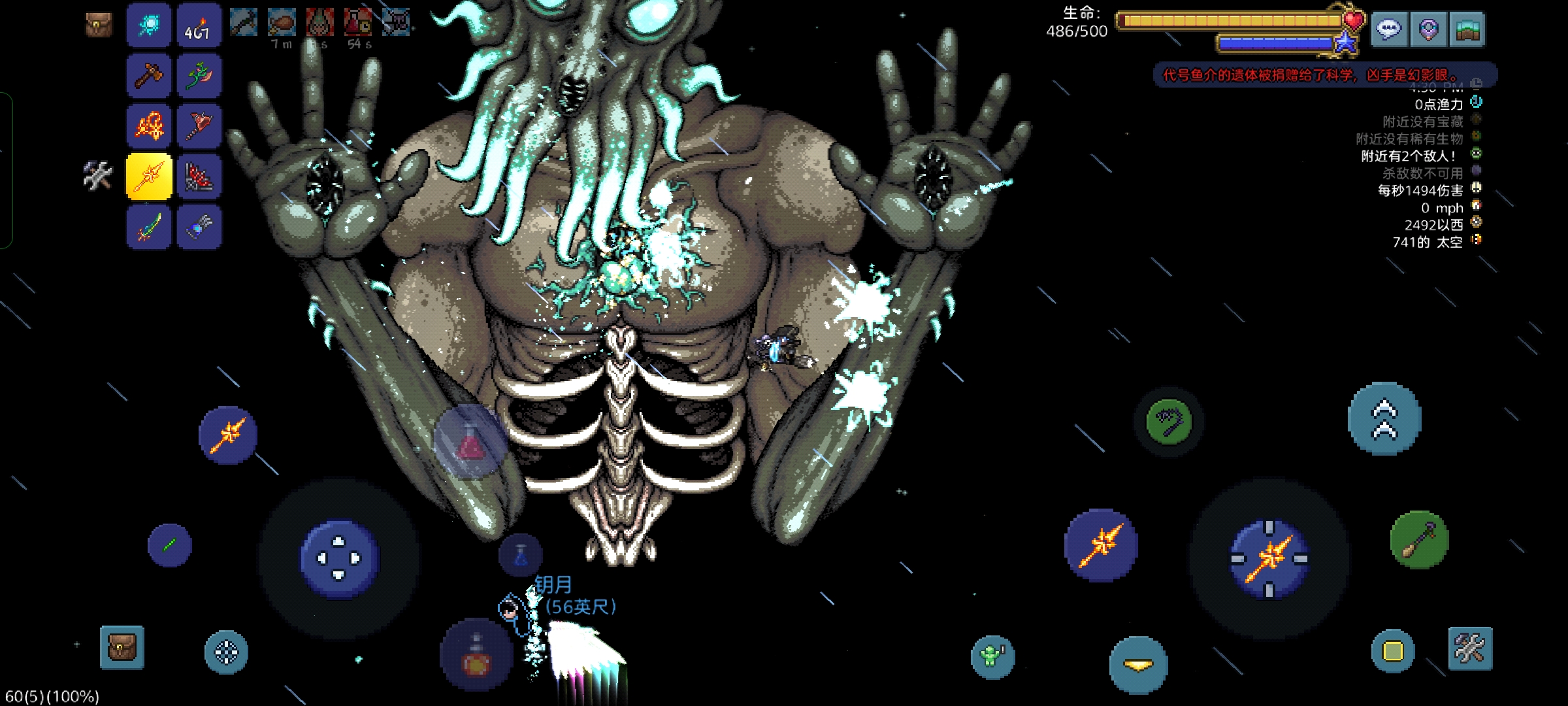Fire the grappling hook button

[1169, 422]
